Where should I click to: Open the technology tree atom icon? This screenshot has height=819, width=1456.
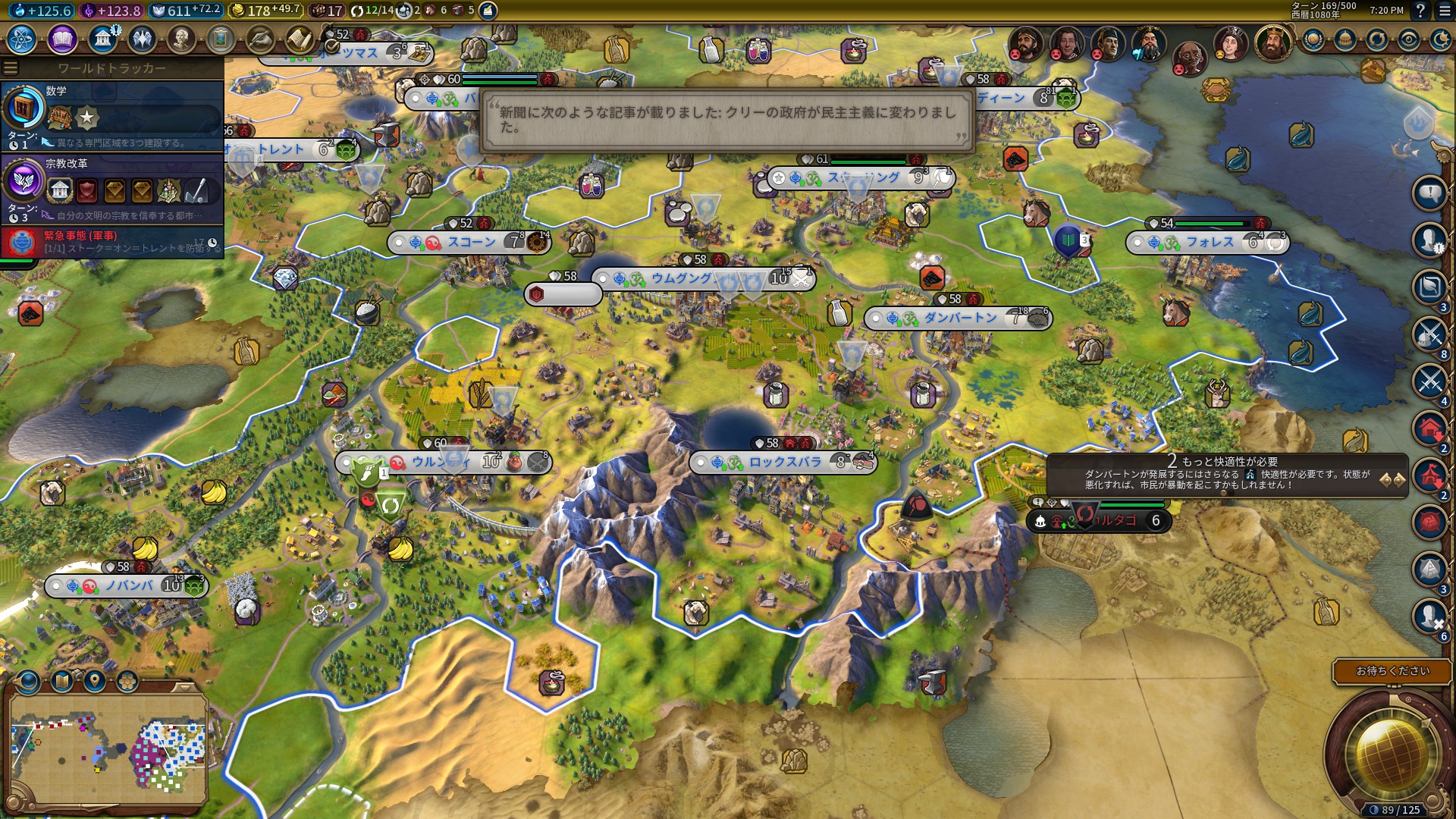[22, 39]
